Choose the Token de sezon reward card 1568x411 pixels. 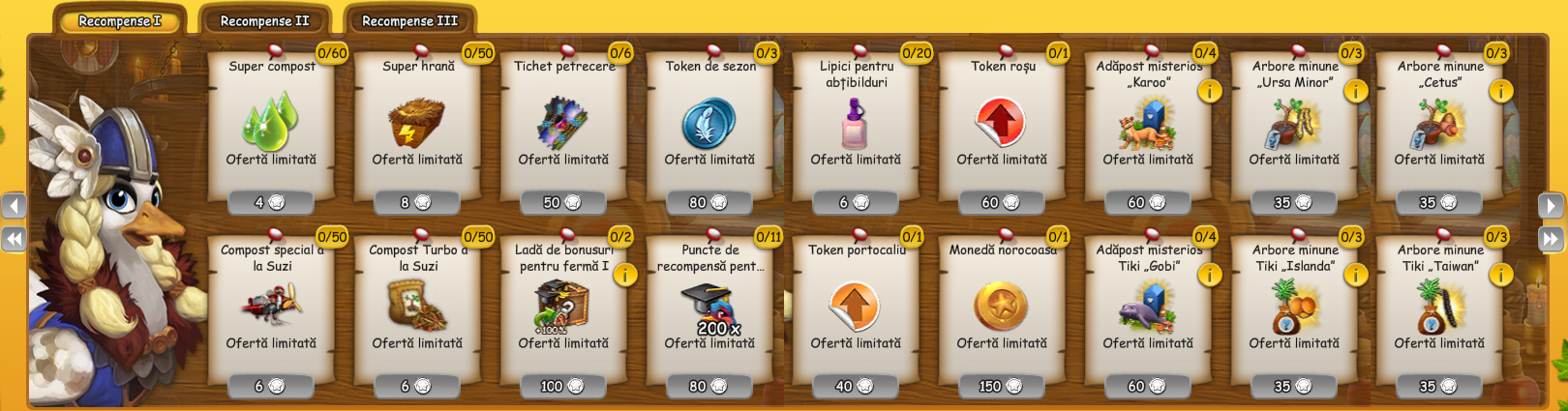709,126
